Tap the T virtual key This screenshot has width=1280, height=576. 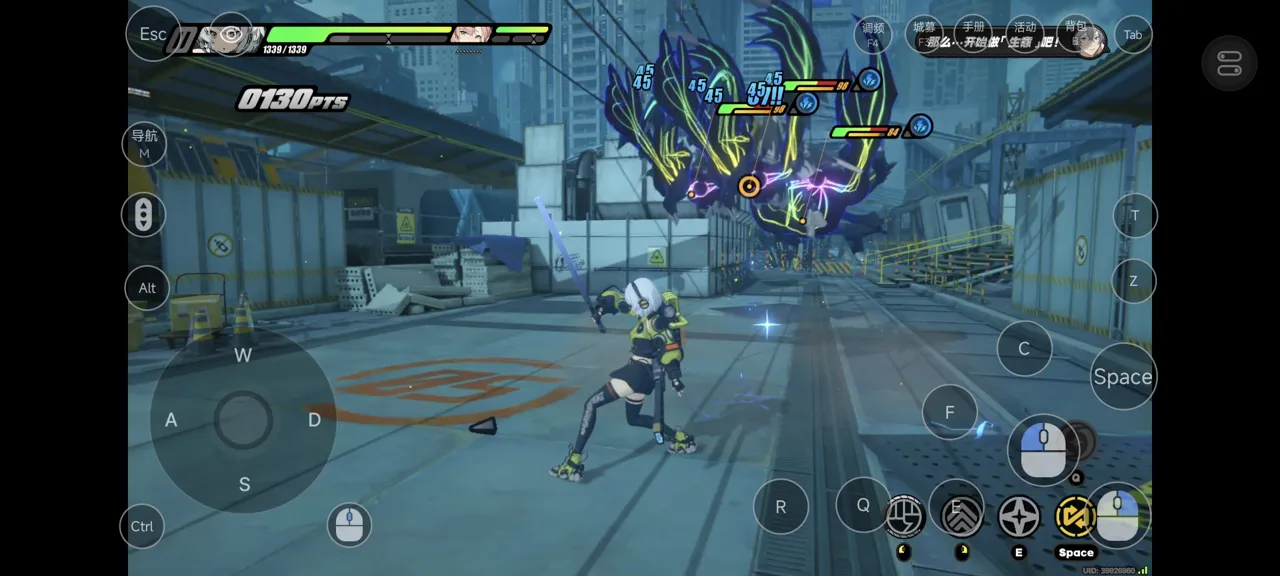(1134, 215)
